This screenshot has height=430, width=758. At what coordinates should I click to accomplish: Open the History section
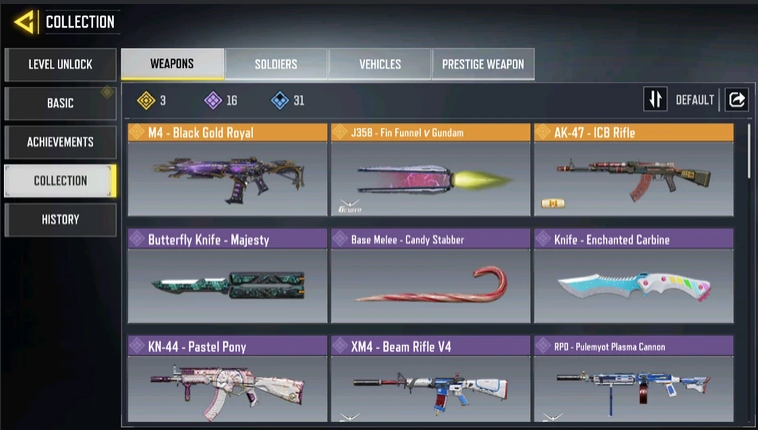(60, 219)
